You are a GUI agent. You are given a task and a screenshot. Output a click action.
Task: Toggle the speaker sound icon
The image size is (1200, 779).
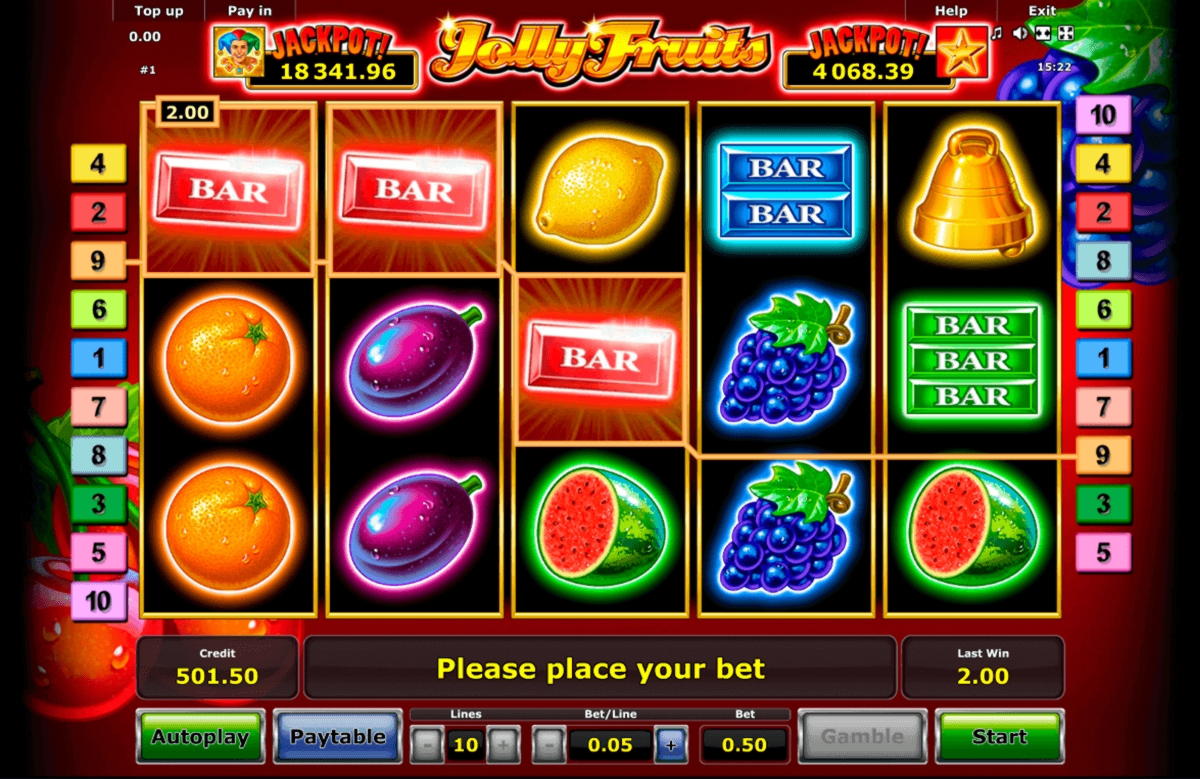click(1019, 33)
